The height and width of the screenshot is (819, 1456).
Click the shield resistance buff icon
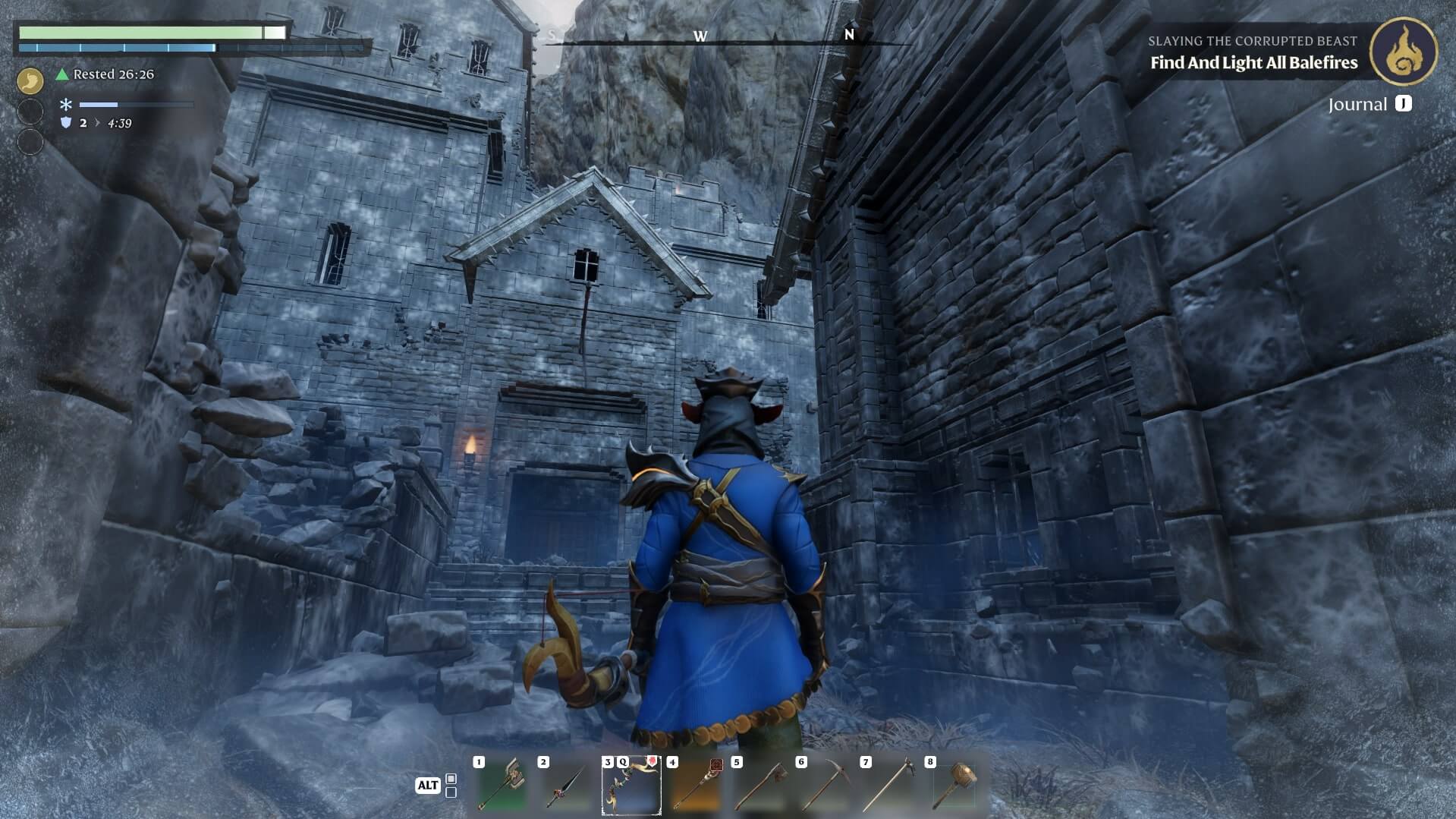coord(66,123)
